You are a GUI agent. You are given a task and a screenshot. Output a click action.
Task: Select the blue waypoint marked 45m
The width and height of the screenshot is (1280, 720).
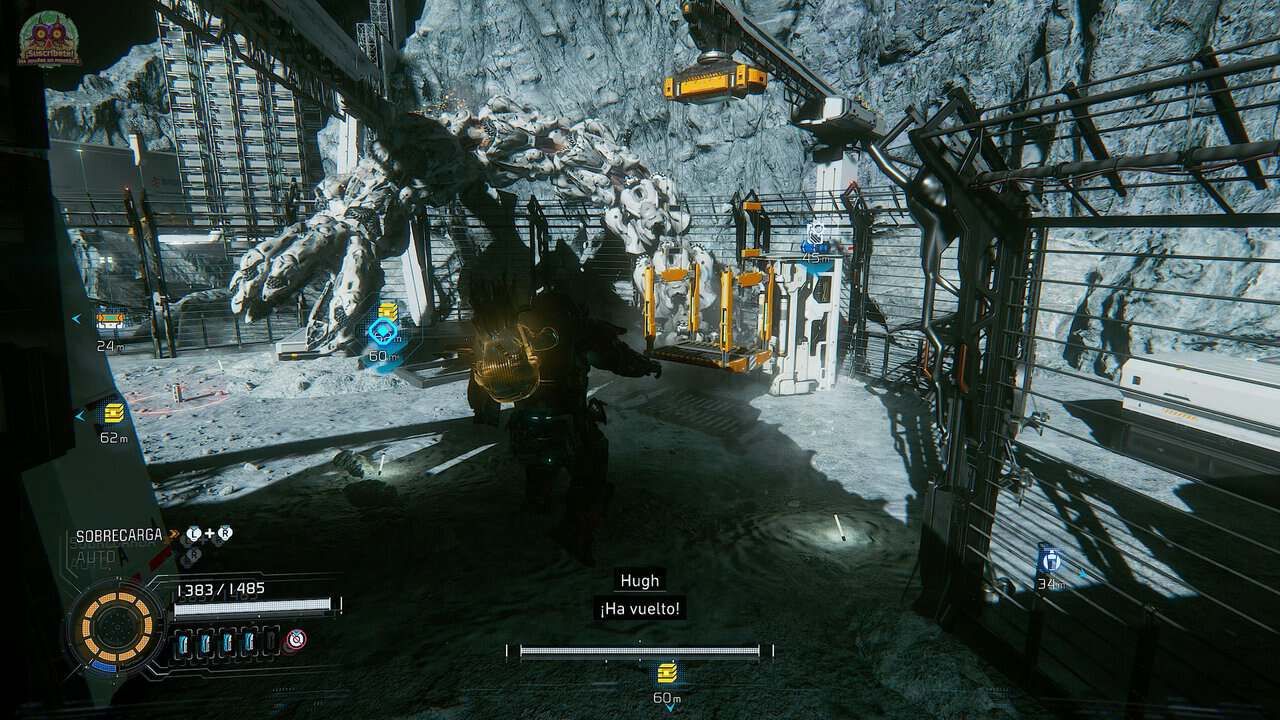(816, 236)
